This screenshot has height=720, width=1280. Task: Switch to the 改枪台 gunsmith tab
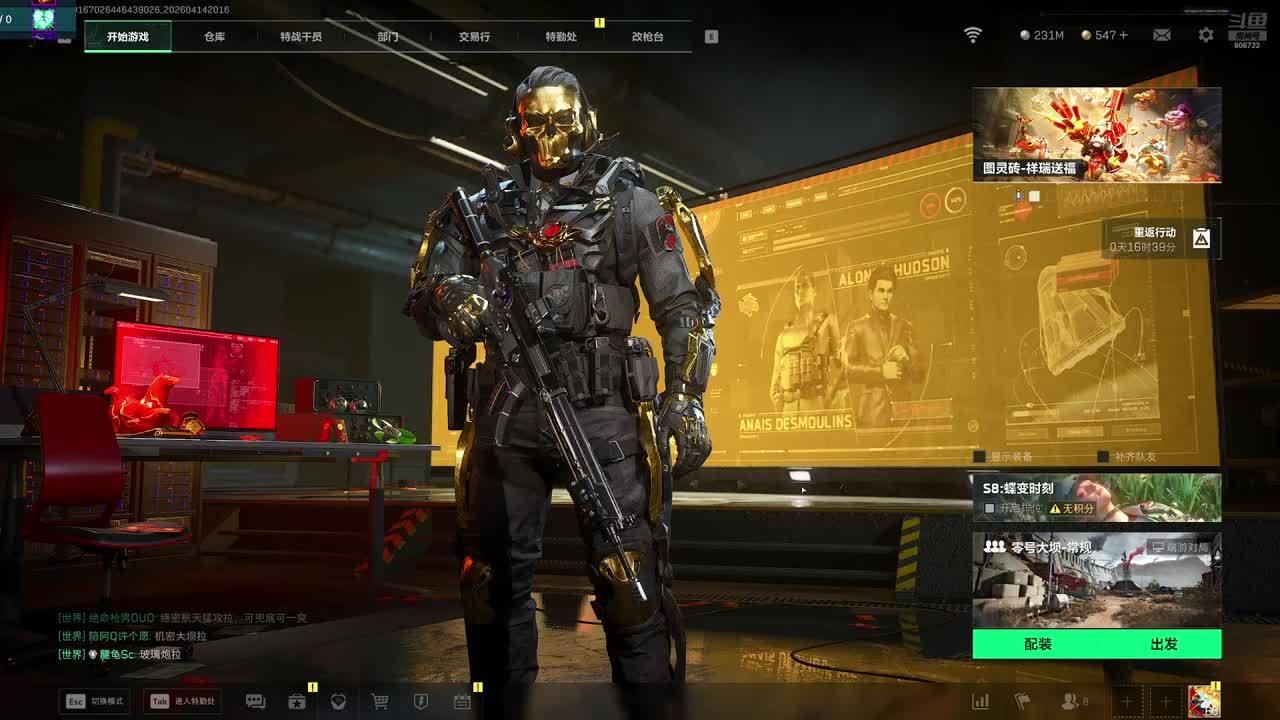(x=647, y=37)
